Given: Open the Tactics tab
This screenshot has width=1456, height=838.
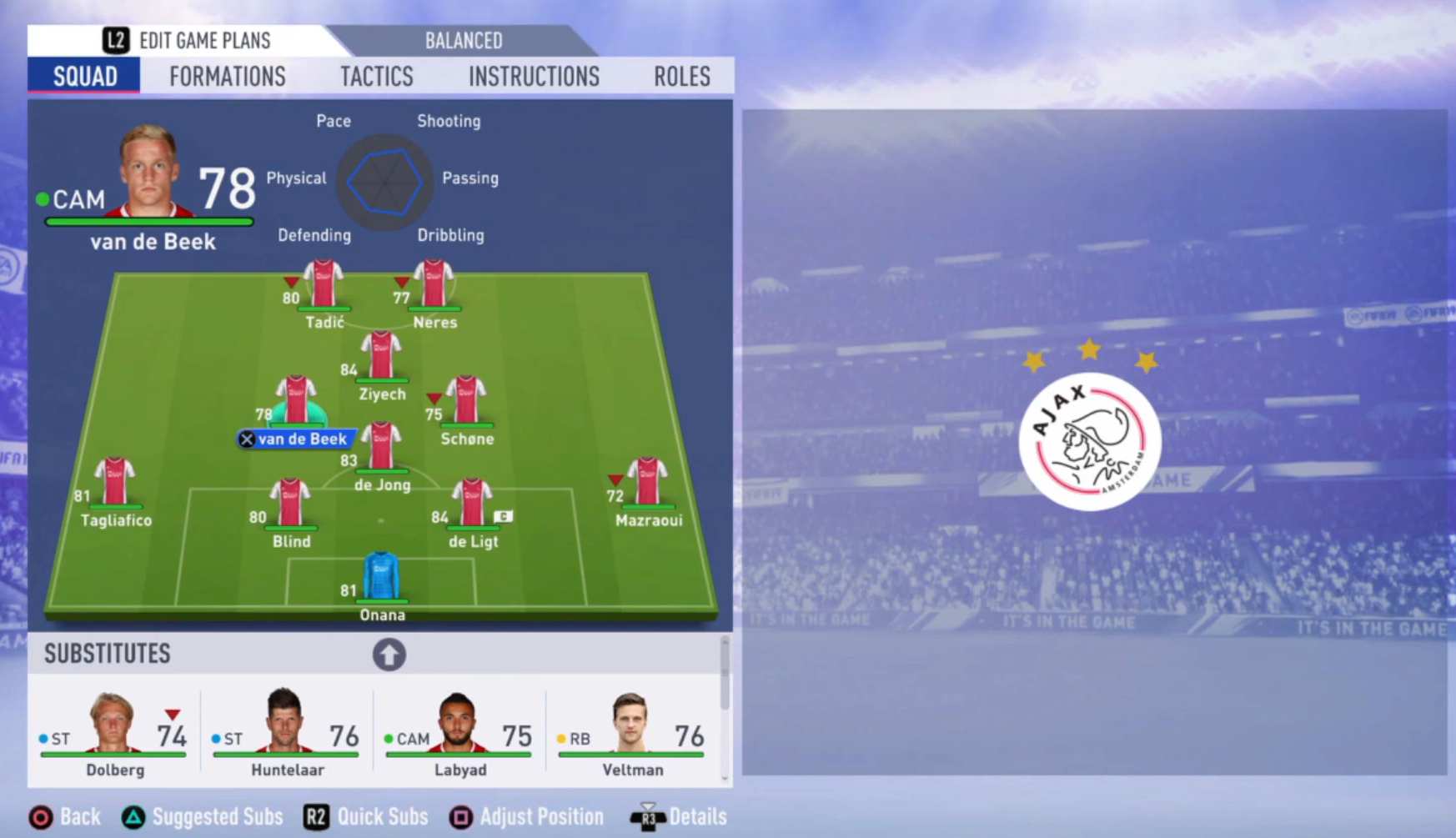Looking at the screenshot, I should point(376,76).
